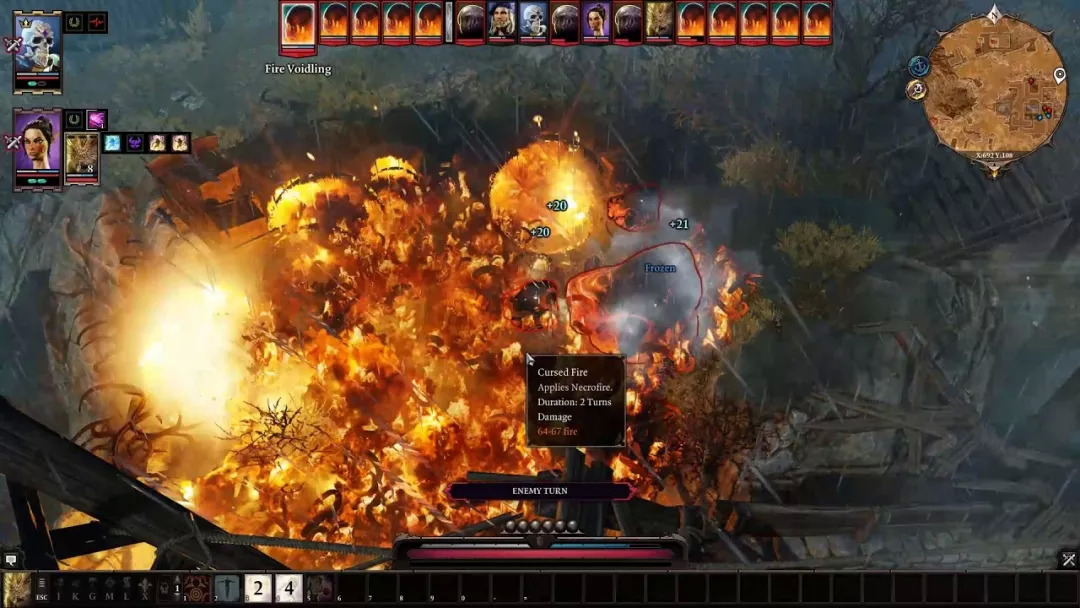Click the anchor waypoint button beside minimap
The image size is (1080, 608).
coord(919,66)
